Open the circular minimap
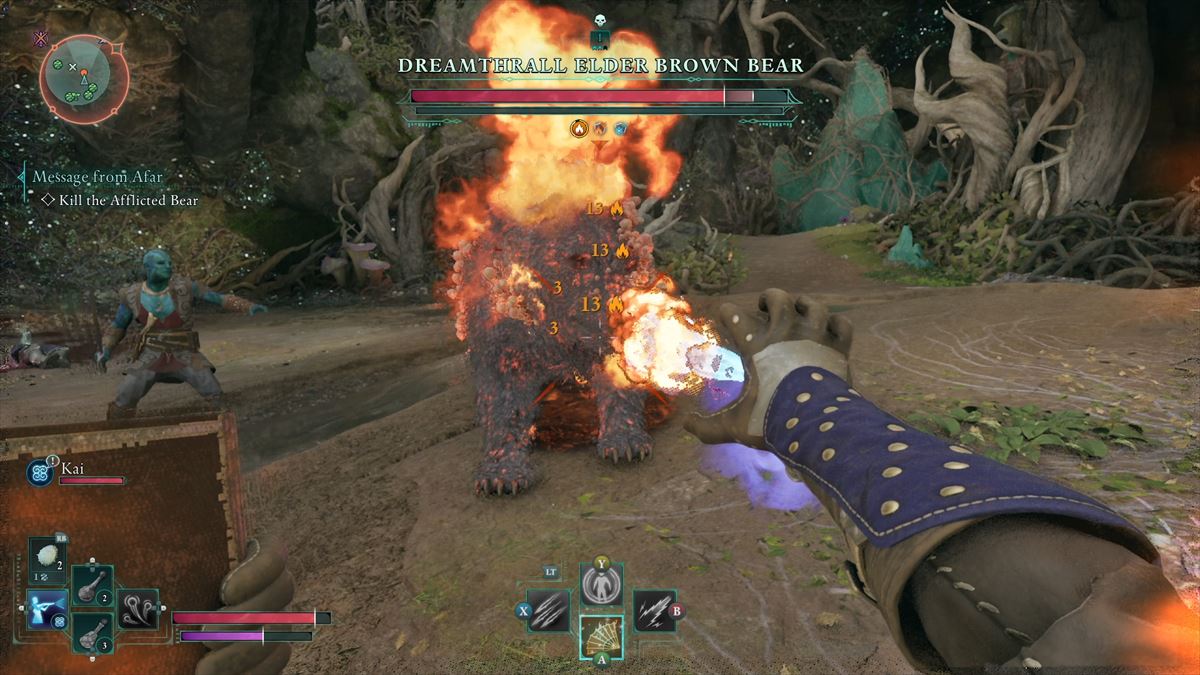This screenshot has height=675, width=1200. (84, 76)
